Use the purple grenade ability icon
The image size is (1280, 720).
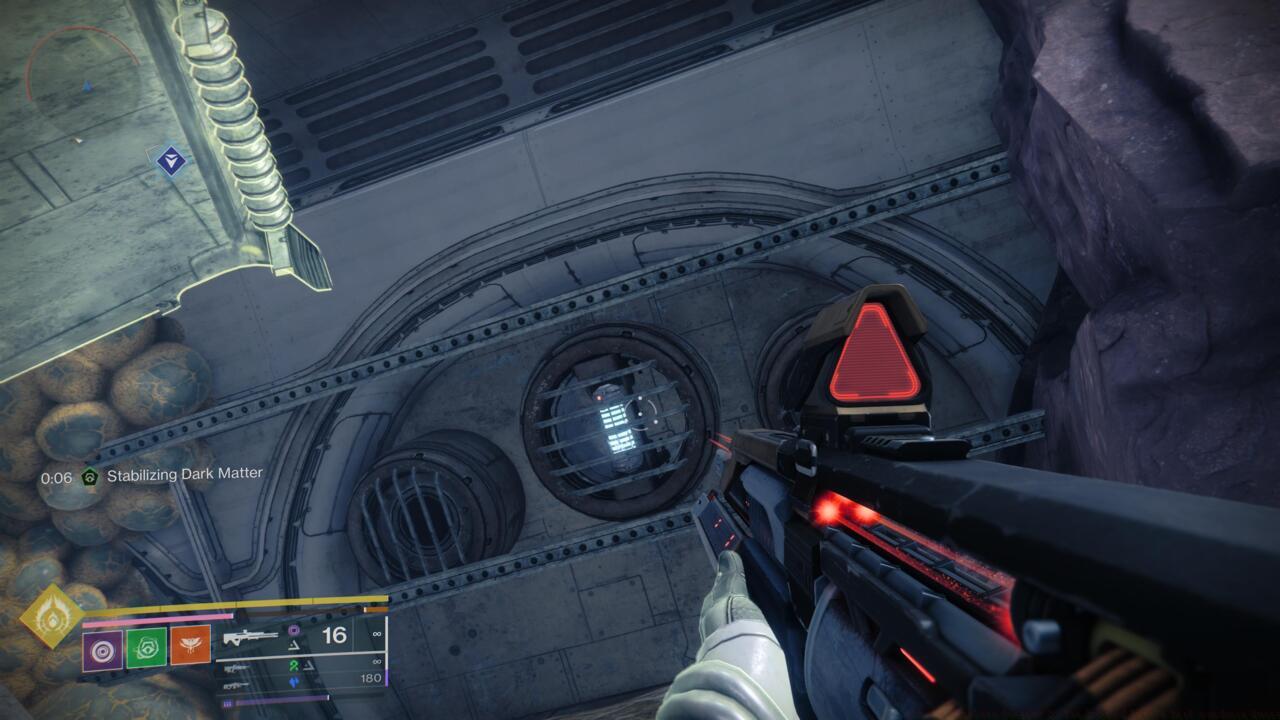point(103,650)
